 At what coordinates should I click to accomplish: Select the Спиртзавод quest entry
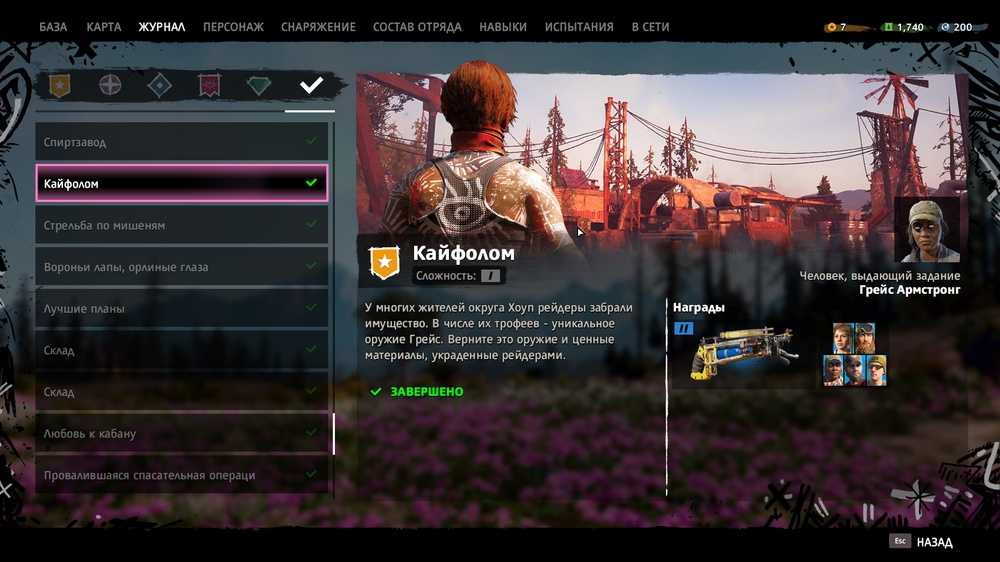[x=181, y=142]
